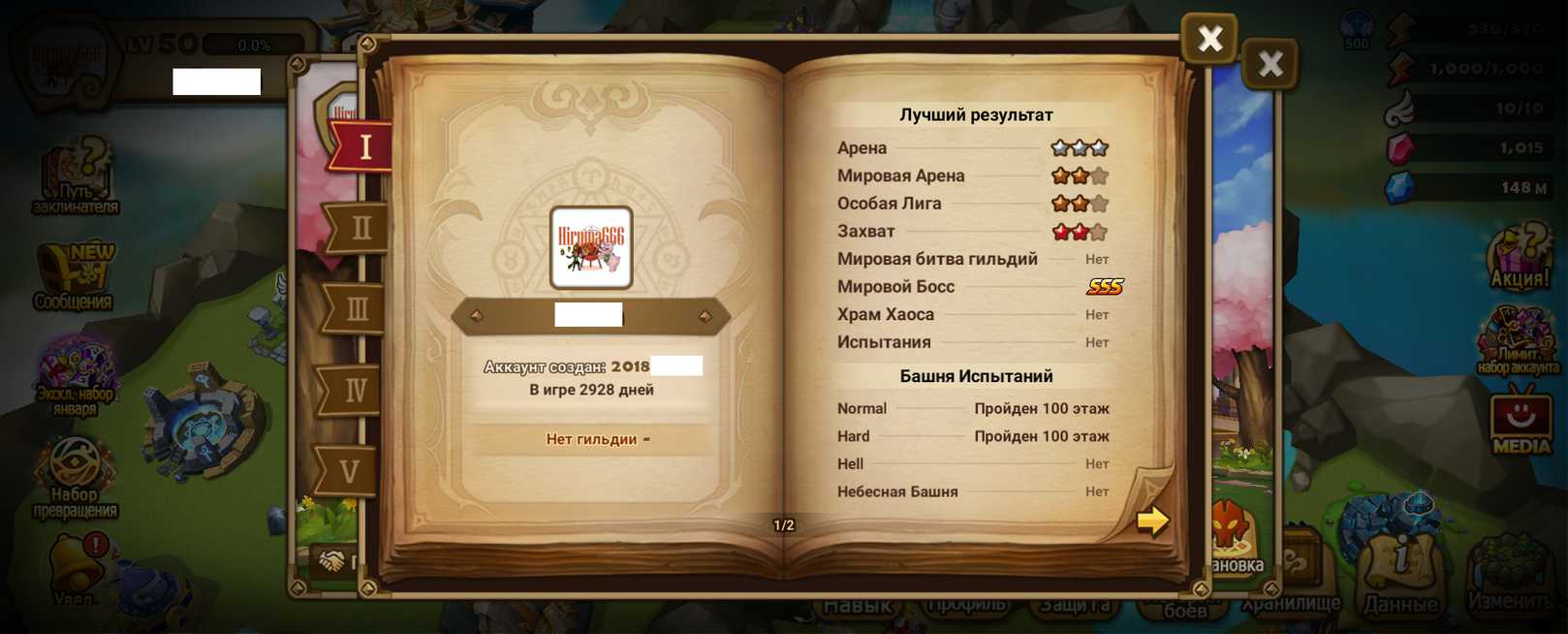Click the handshake icon button

click(332, 561)
